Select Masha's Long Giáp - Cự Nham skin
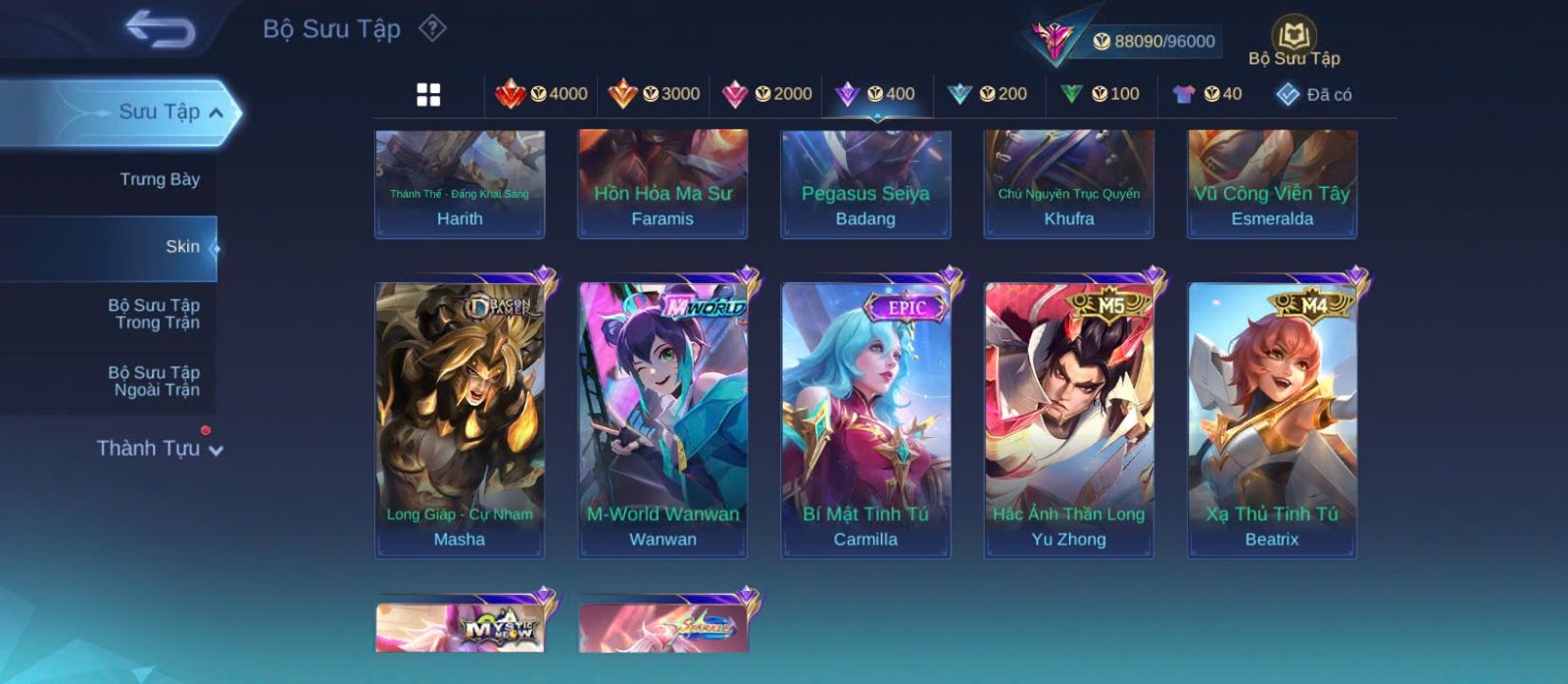The height and width of the screenshot is (684, 1568). coord(460,419)
